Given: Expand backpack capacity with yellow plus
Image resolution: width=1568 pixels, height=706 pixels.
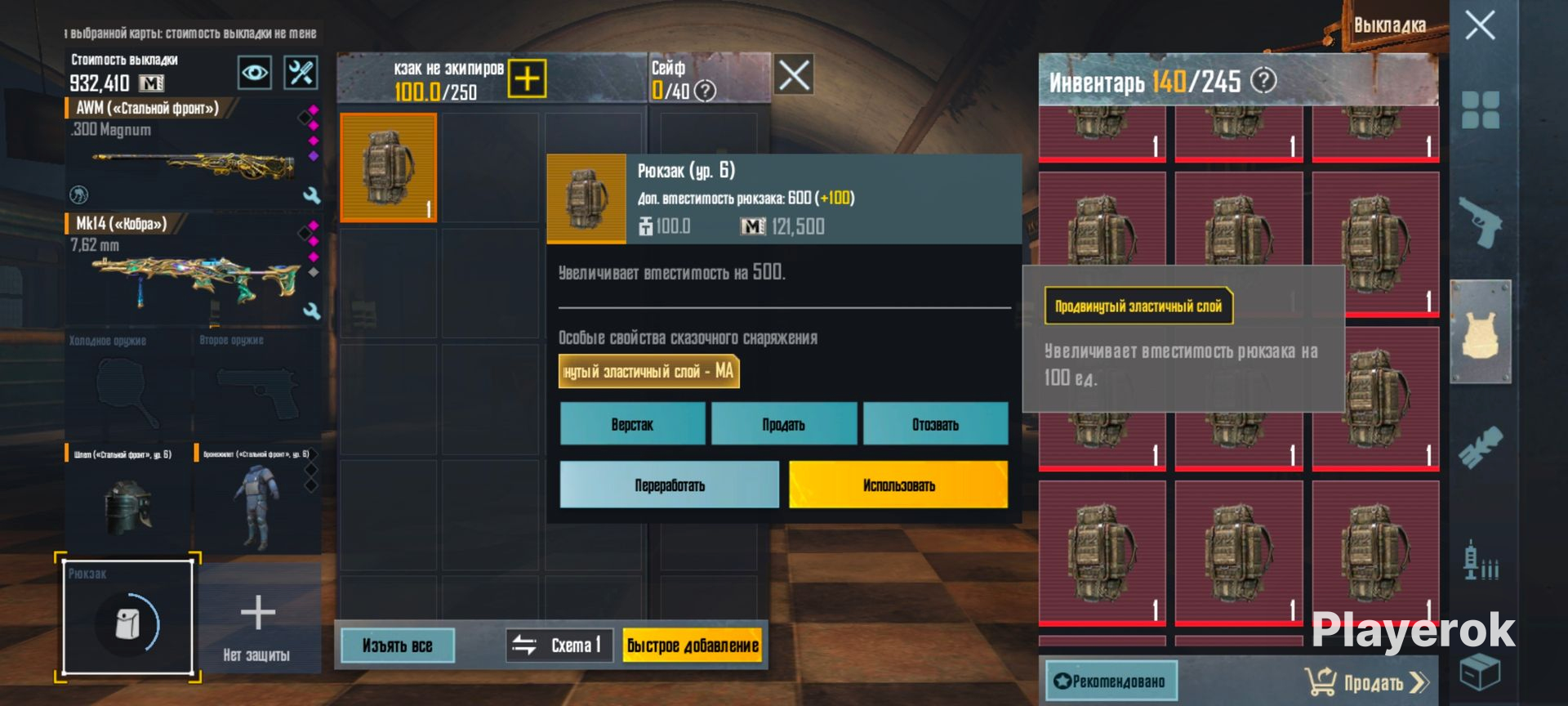Looking at the screenshot, I should [527, 78].
